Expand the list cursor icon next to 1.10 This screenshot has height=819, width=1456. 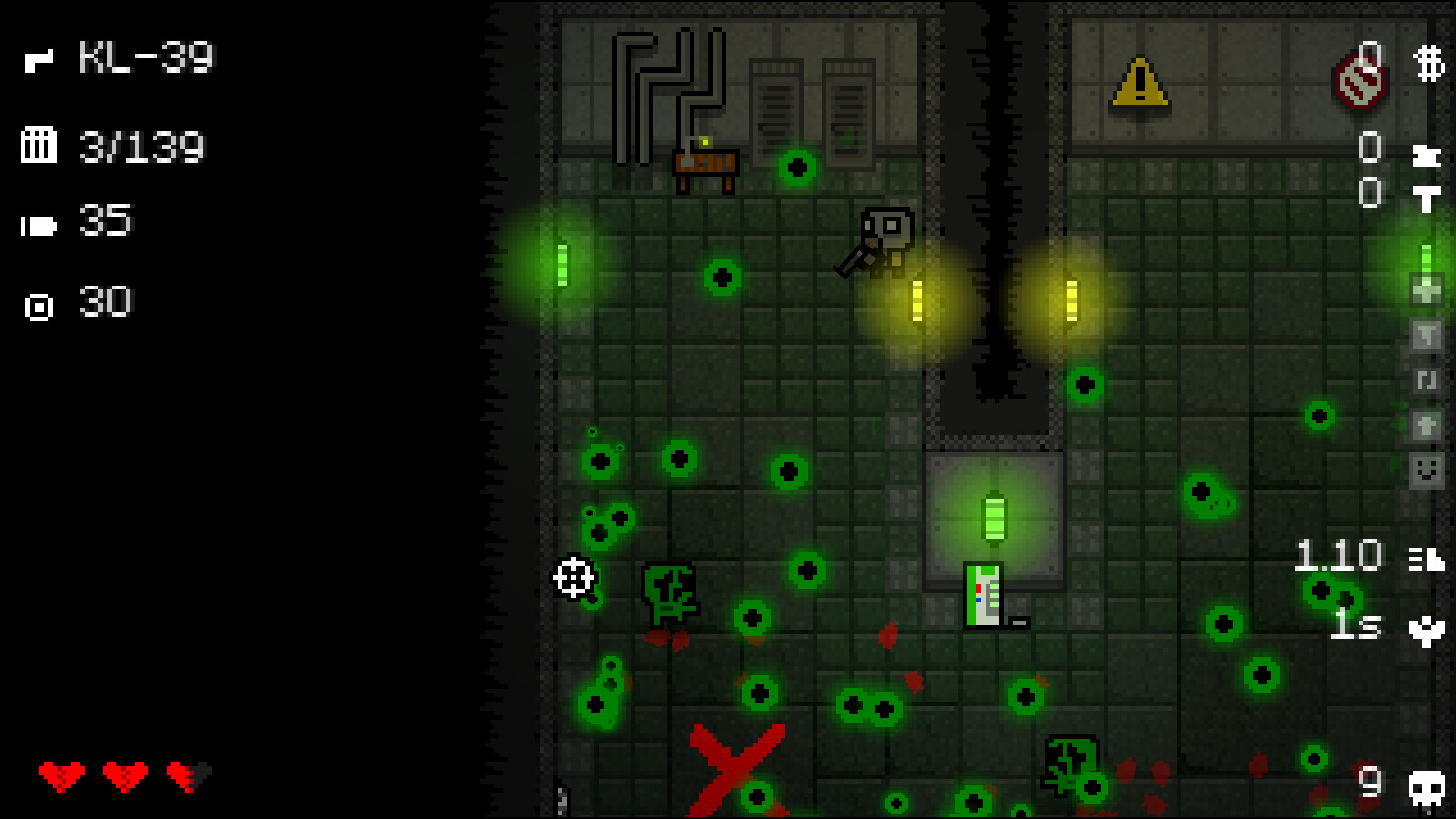point(1427,557)
